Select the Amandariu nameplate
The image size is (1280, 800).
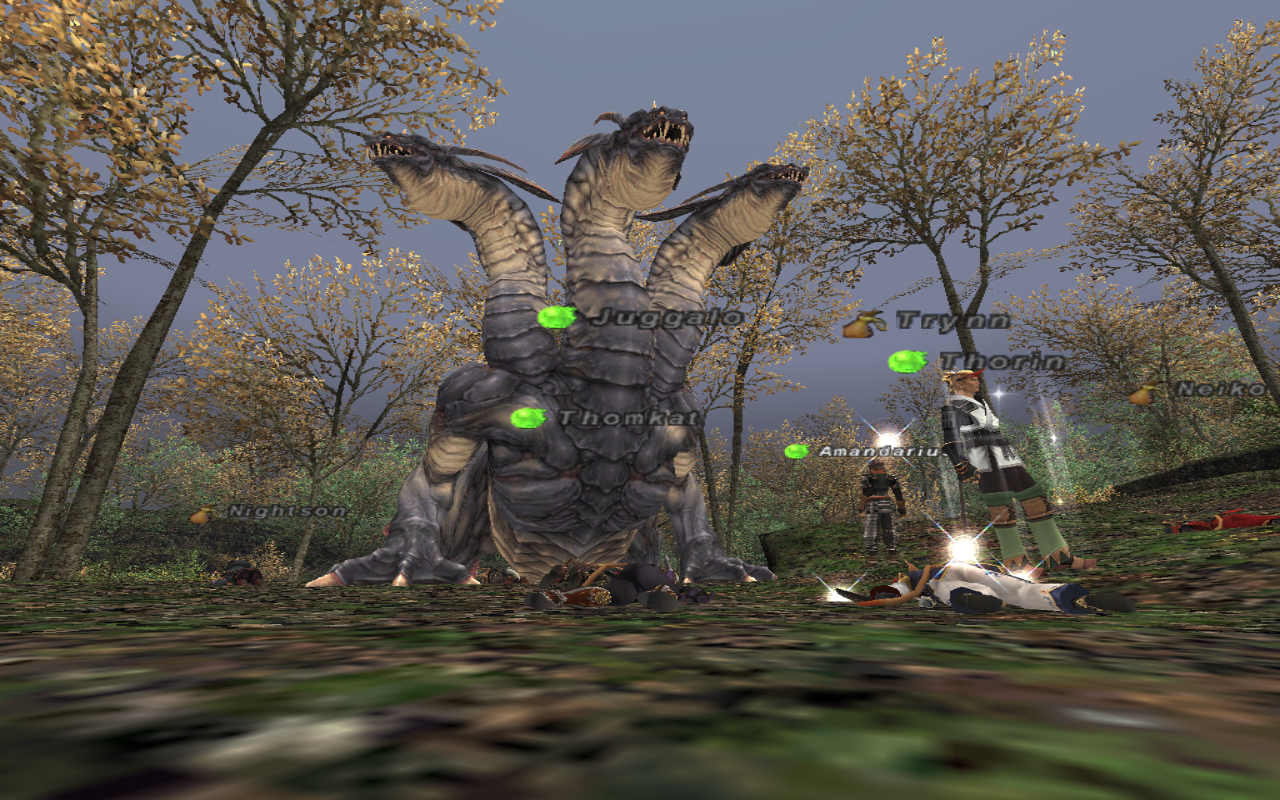(878, 452)
